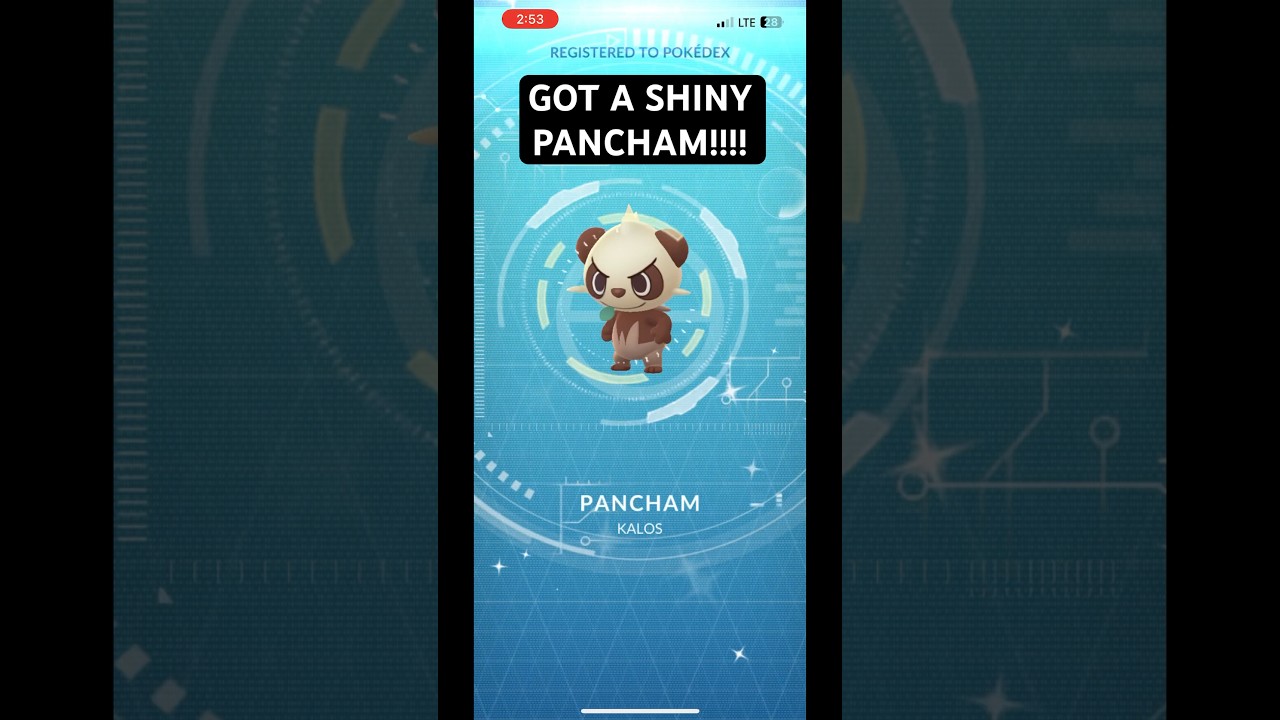Tap the battery level icon showing 28
The height and width of the screenshot is (720, 1280).
(769, 21)
